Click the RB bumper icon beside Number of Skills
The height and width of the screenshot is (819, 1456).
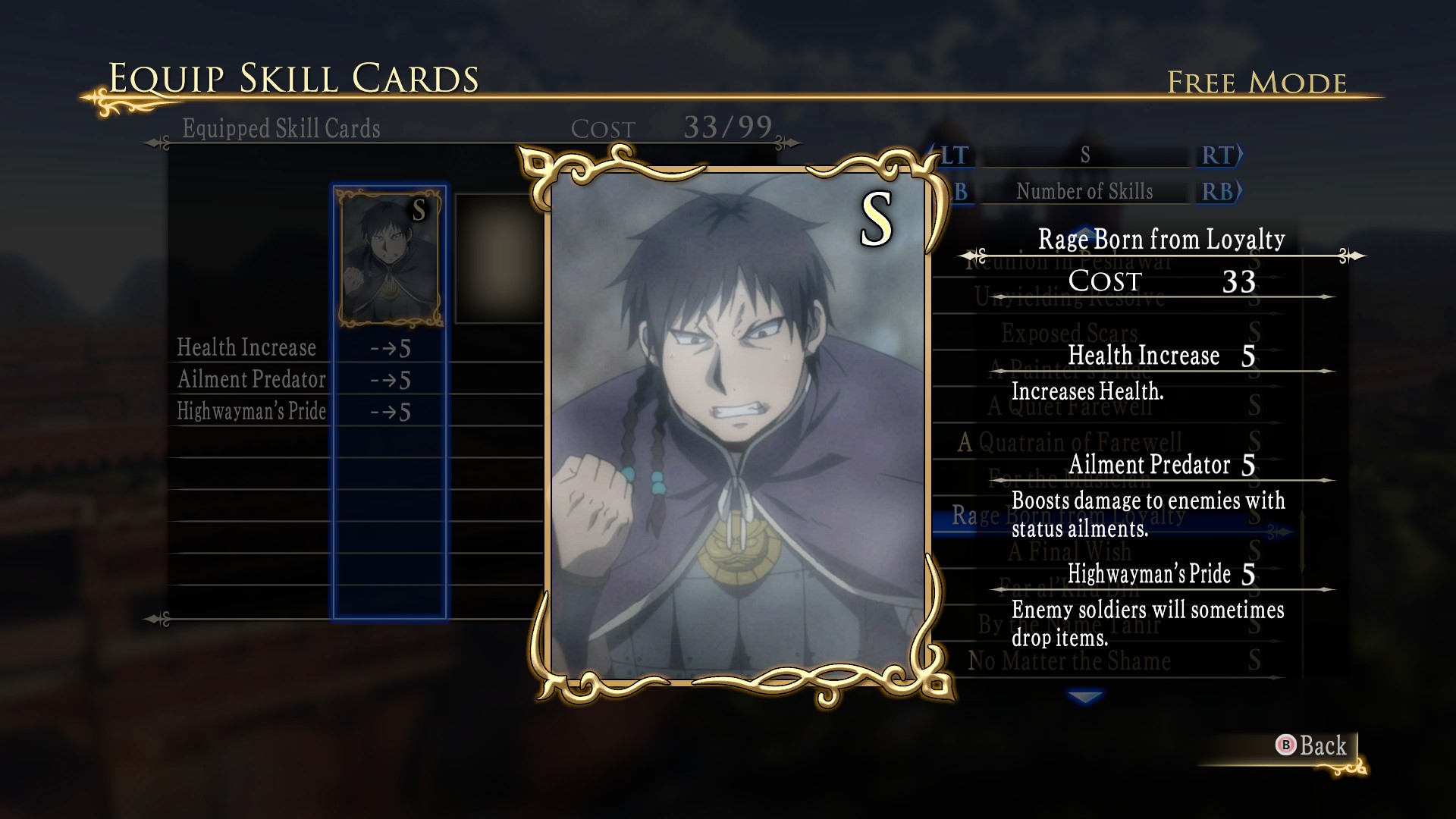click(x=1216, y=191)
